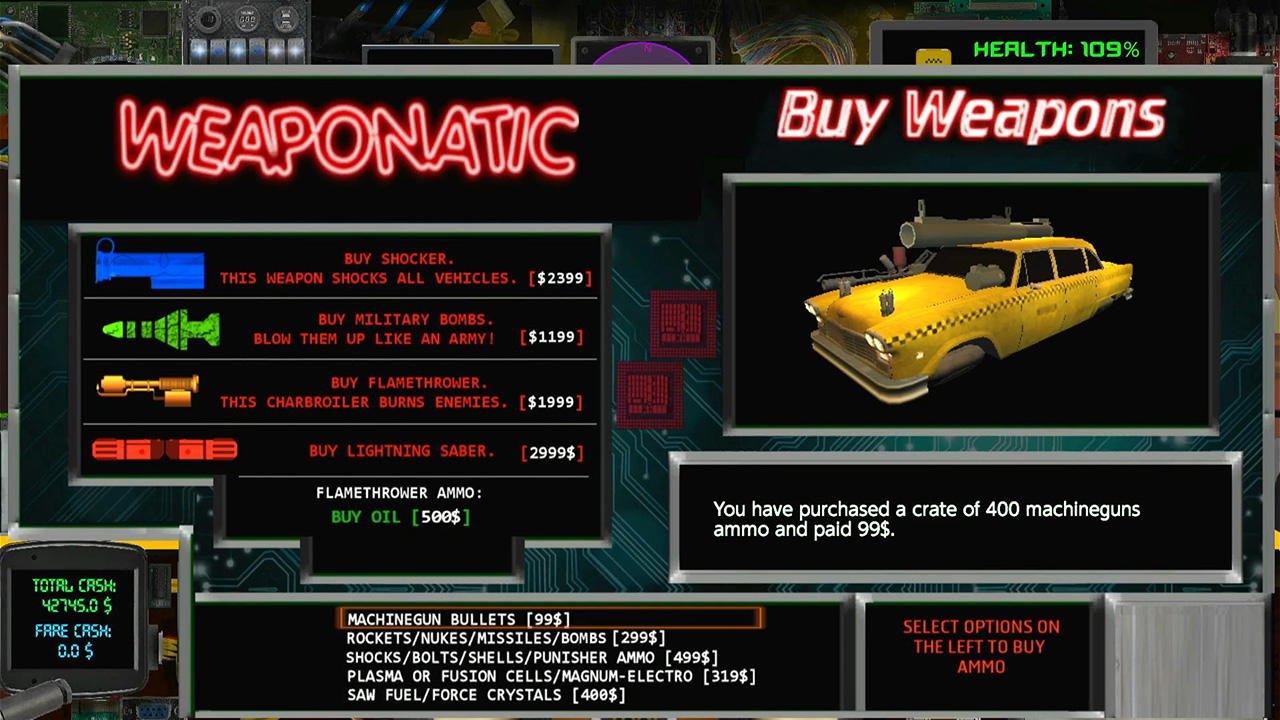Click the USB charger port icon up top
This screenshot has height=720, width=1280.
[286, 18]
